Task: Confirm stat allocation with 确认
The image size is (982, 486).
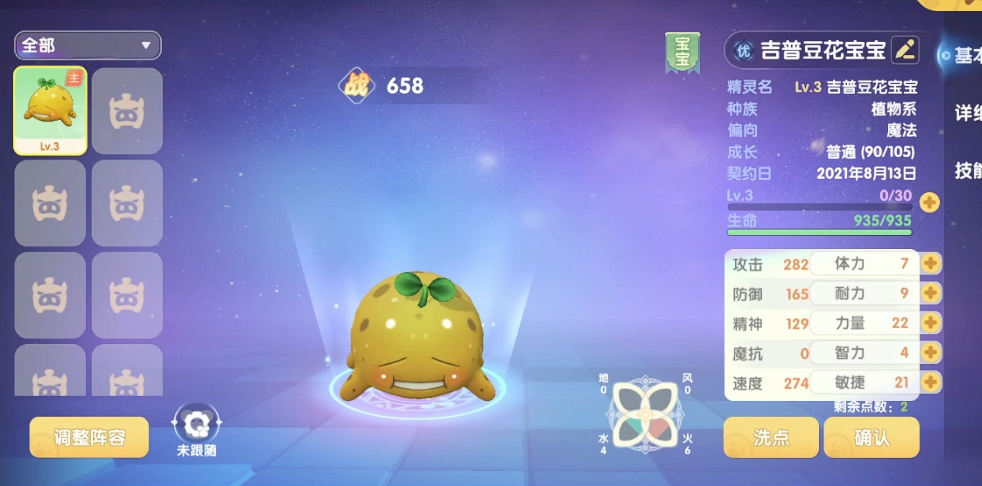Action: (x=871, y=437)
